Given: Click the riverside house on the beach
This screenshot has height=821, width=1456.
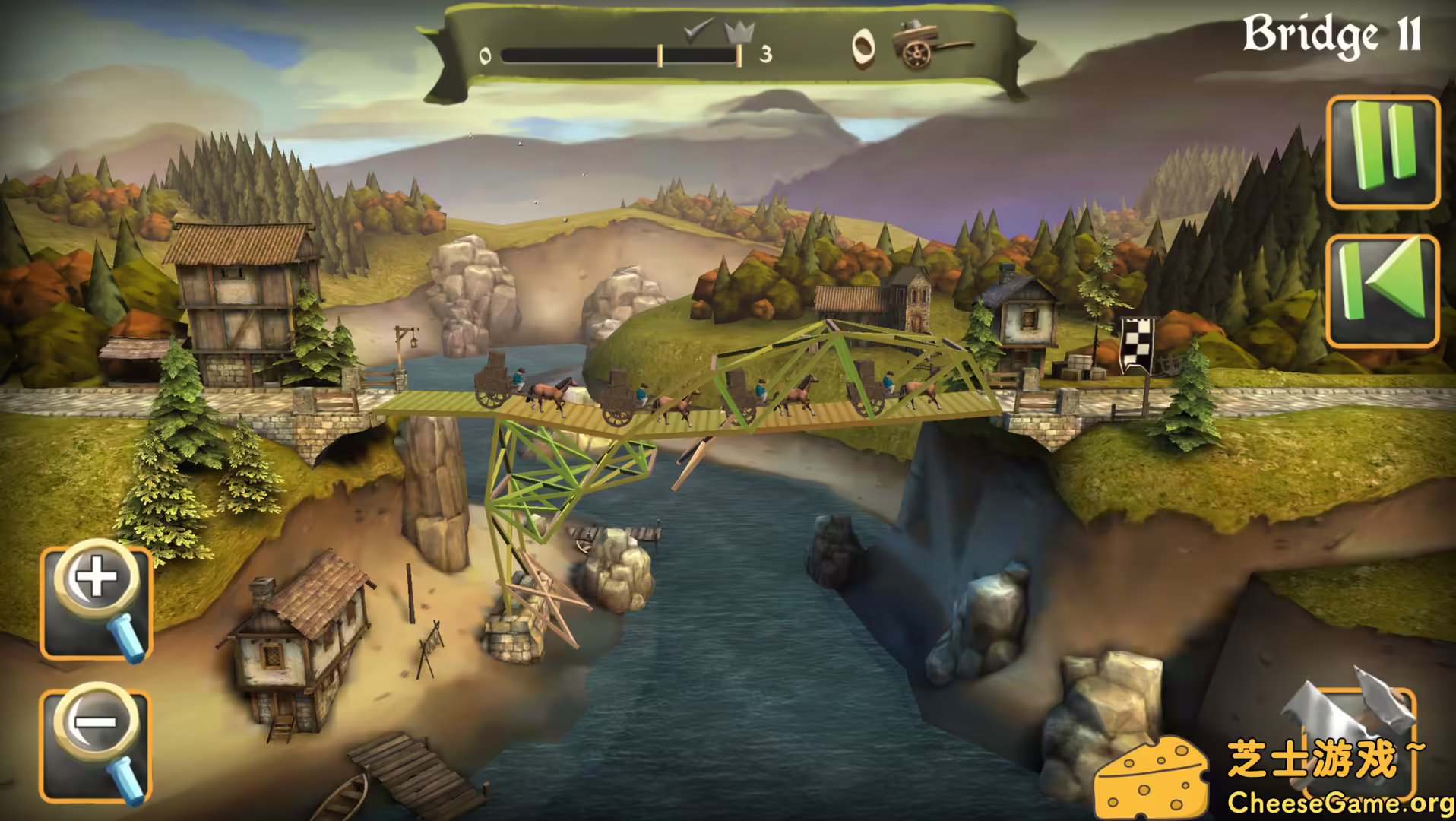Looking at the screenshot, I should pyautogui.click(x=304, y=639).
